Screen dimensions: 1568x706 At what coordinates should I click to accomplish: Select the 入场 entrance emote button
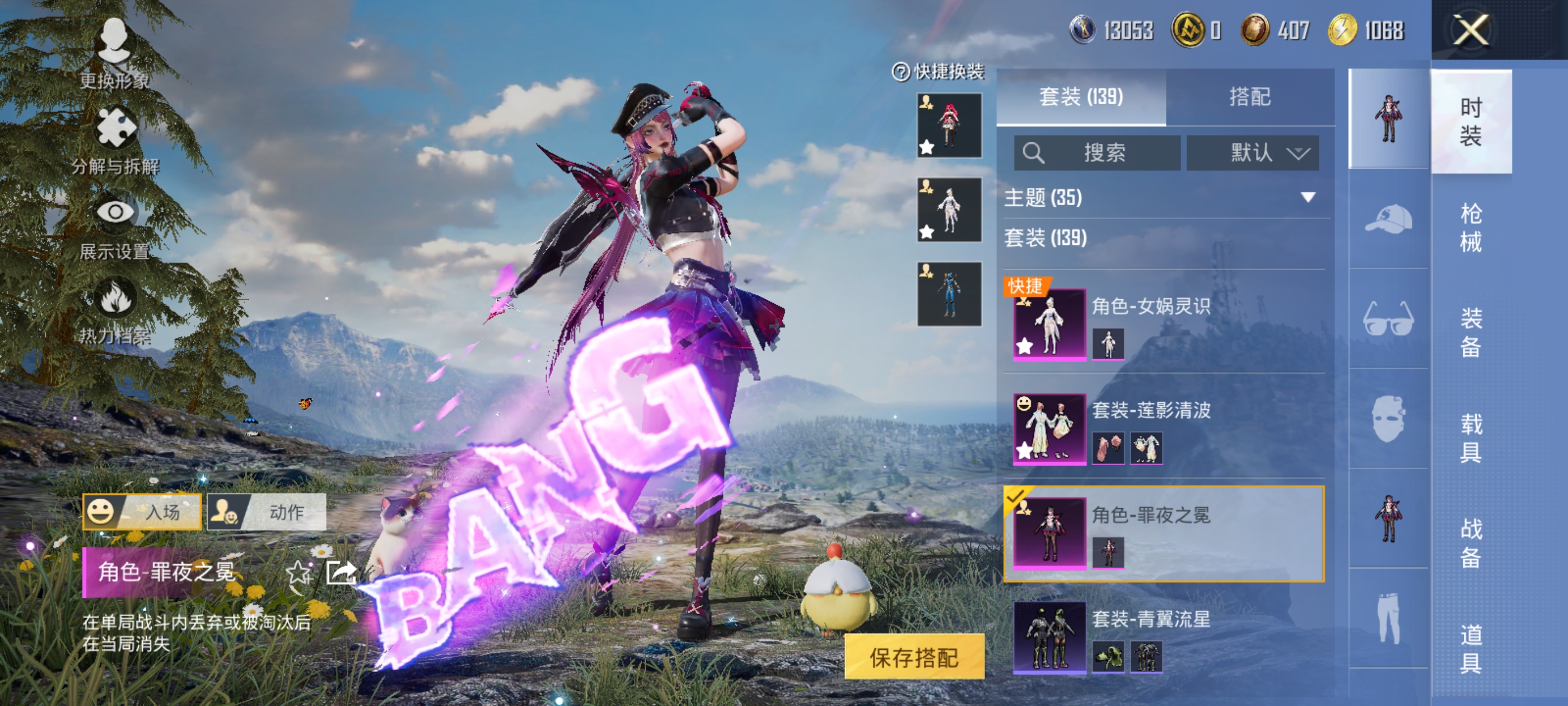pos(142,512)
